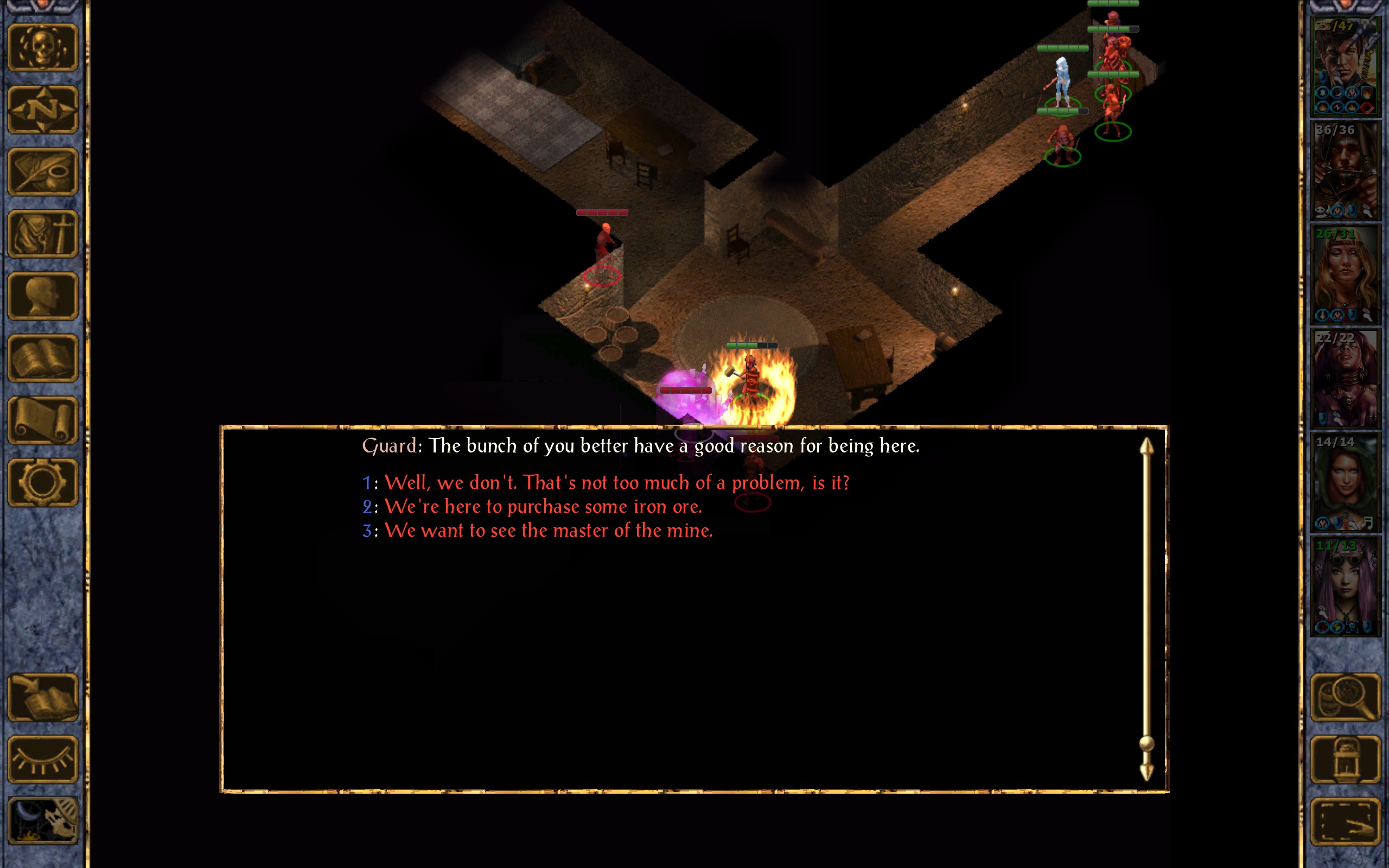Click the book with arrow button
This screenshot has width=1389, height=868.
pyautogui.click(x=43, y=698)
